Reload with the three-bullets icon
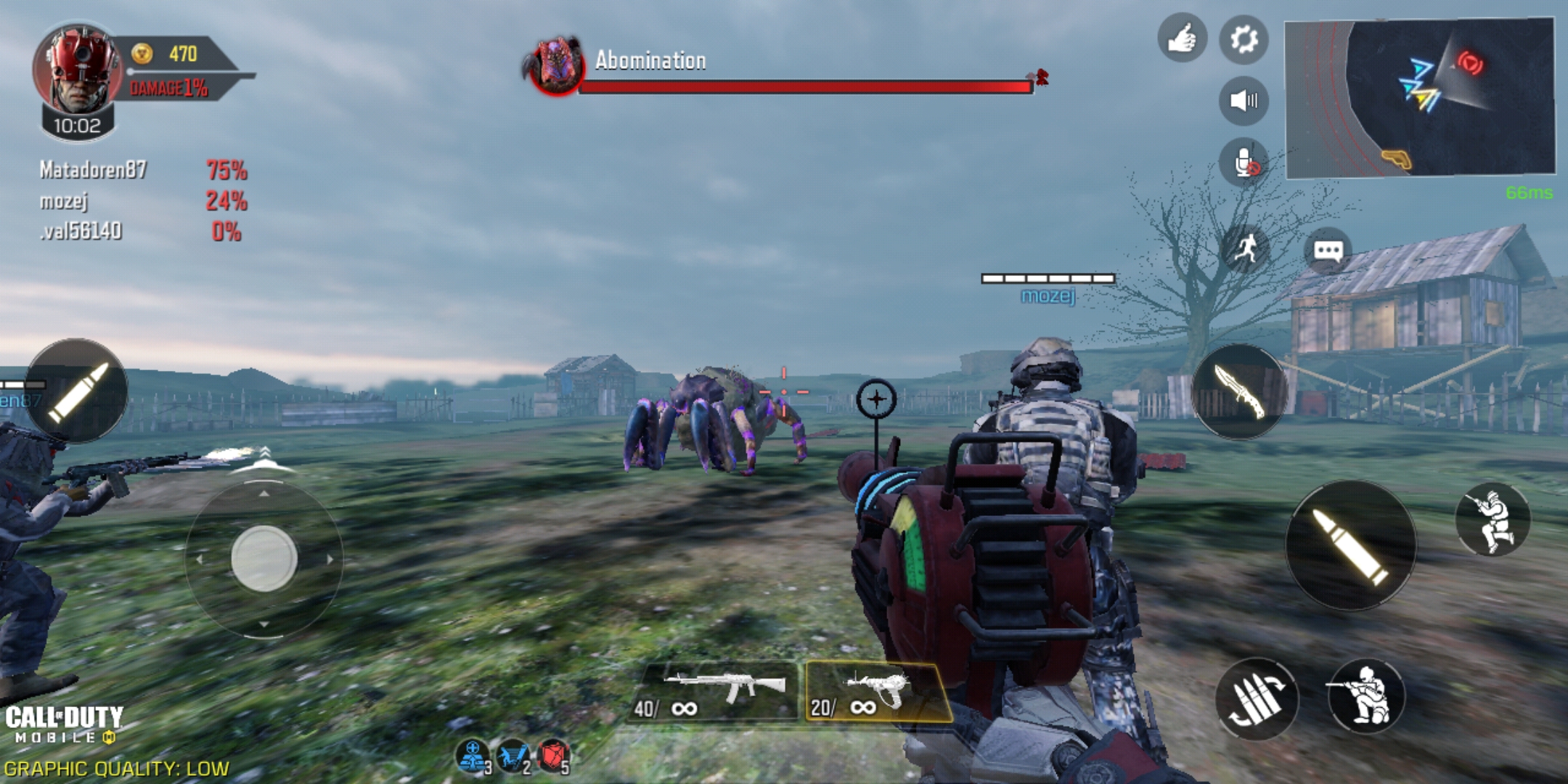The width and height of the screenshot is (1568, 784). point(1257,698)
